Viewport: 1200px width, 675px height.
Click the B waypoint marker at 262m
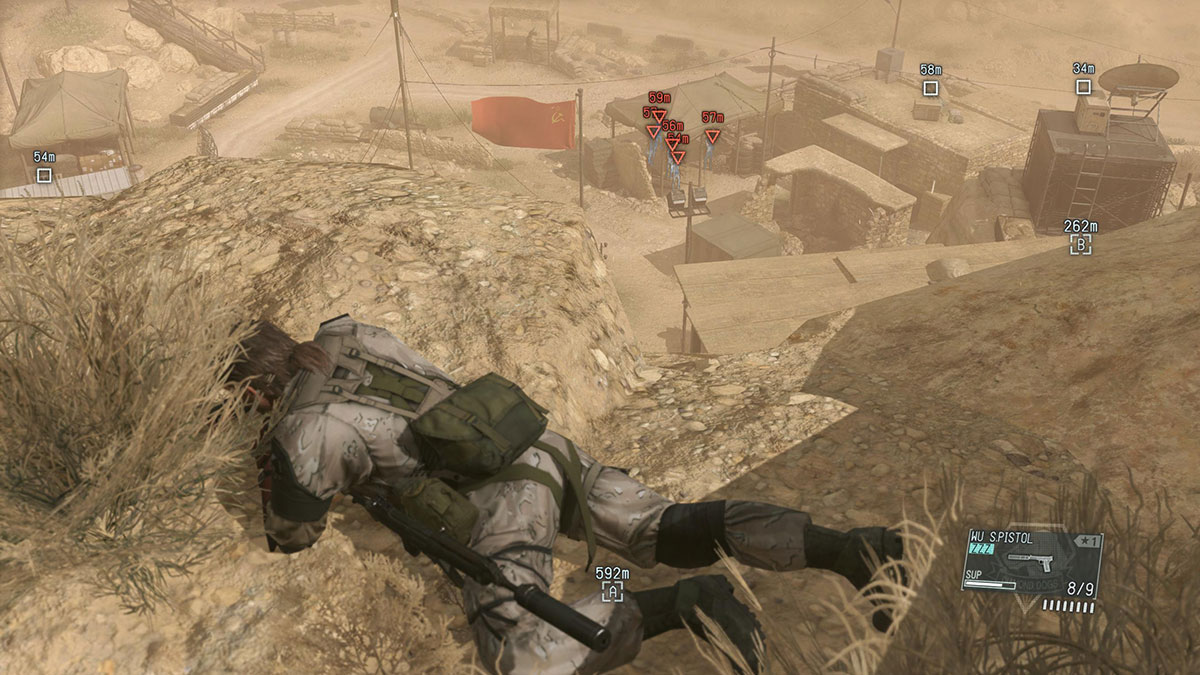(x=1080, y=244)
